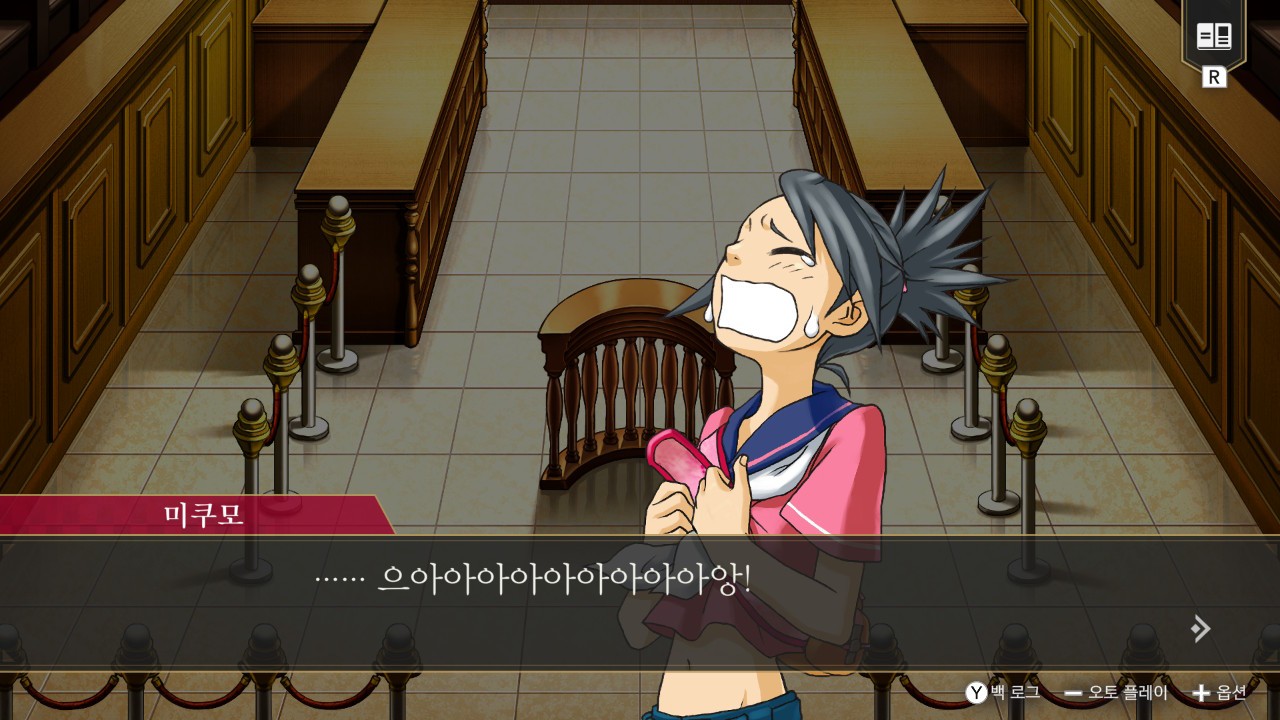Open the 백 로그 dialogue history
Image resolution: width=1280 pixels, height=720 pixels.
(x=1003, y=692)
